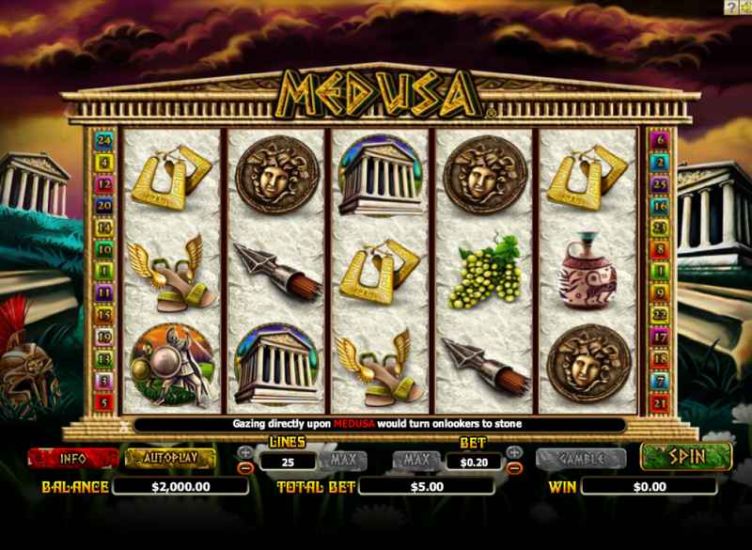Decrease the number of lines with minus
Screen dimensions: 752x550
(246, 467)
